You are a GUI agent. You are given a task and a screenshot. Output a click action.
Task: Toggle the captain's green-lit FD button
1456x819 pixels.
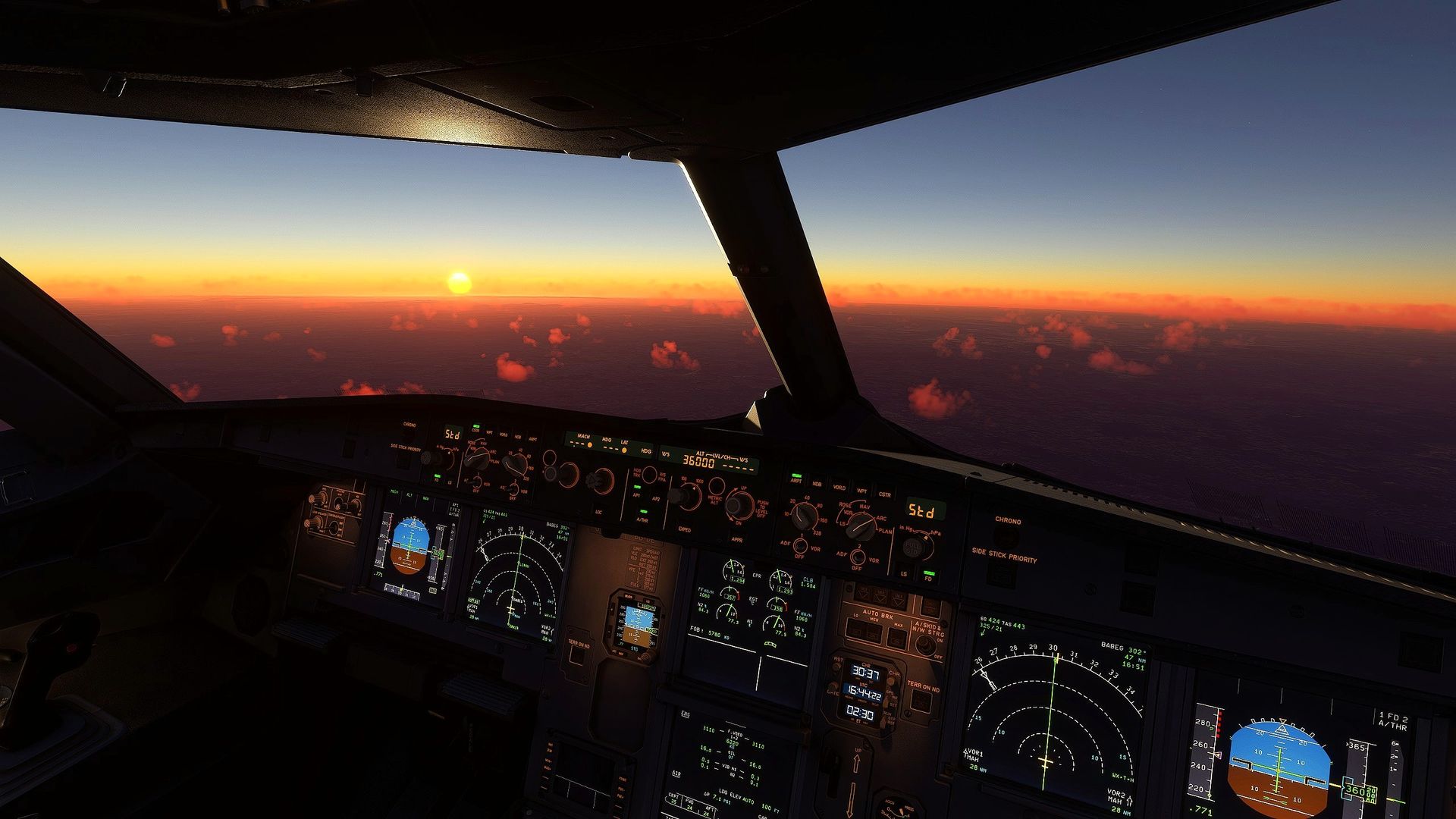pyautogui.click(x=437, y=475)
